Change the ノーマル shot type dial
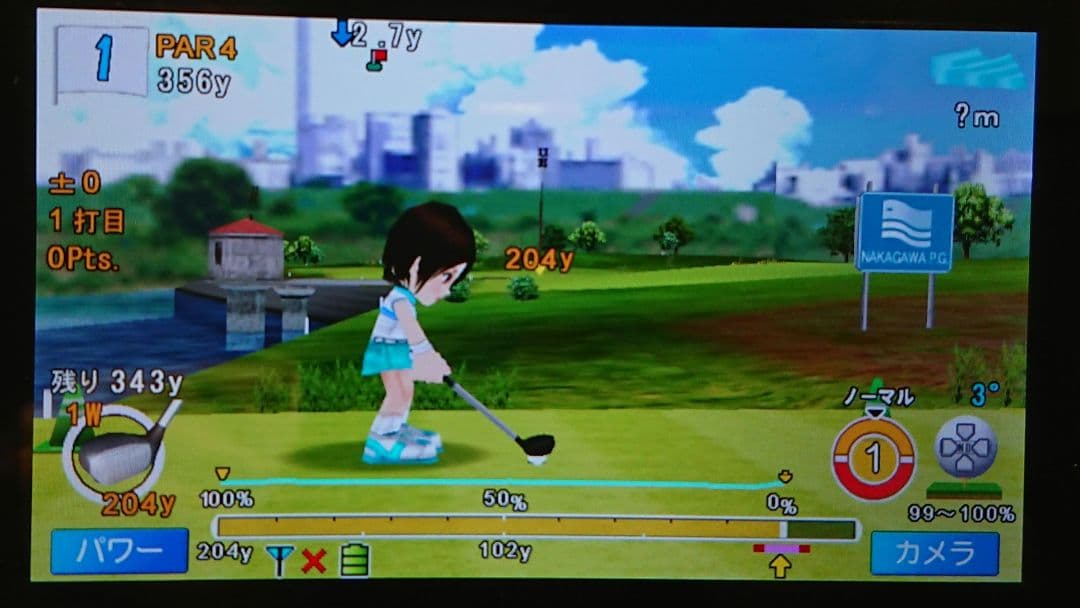 (873, 457)
